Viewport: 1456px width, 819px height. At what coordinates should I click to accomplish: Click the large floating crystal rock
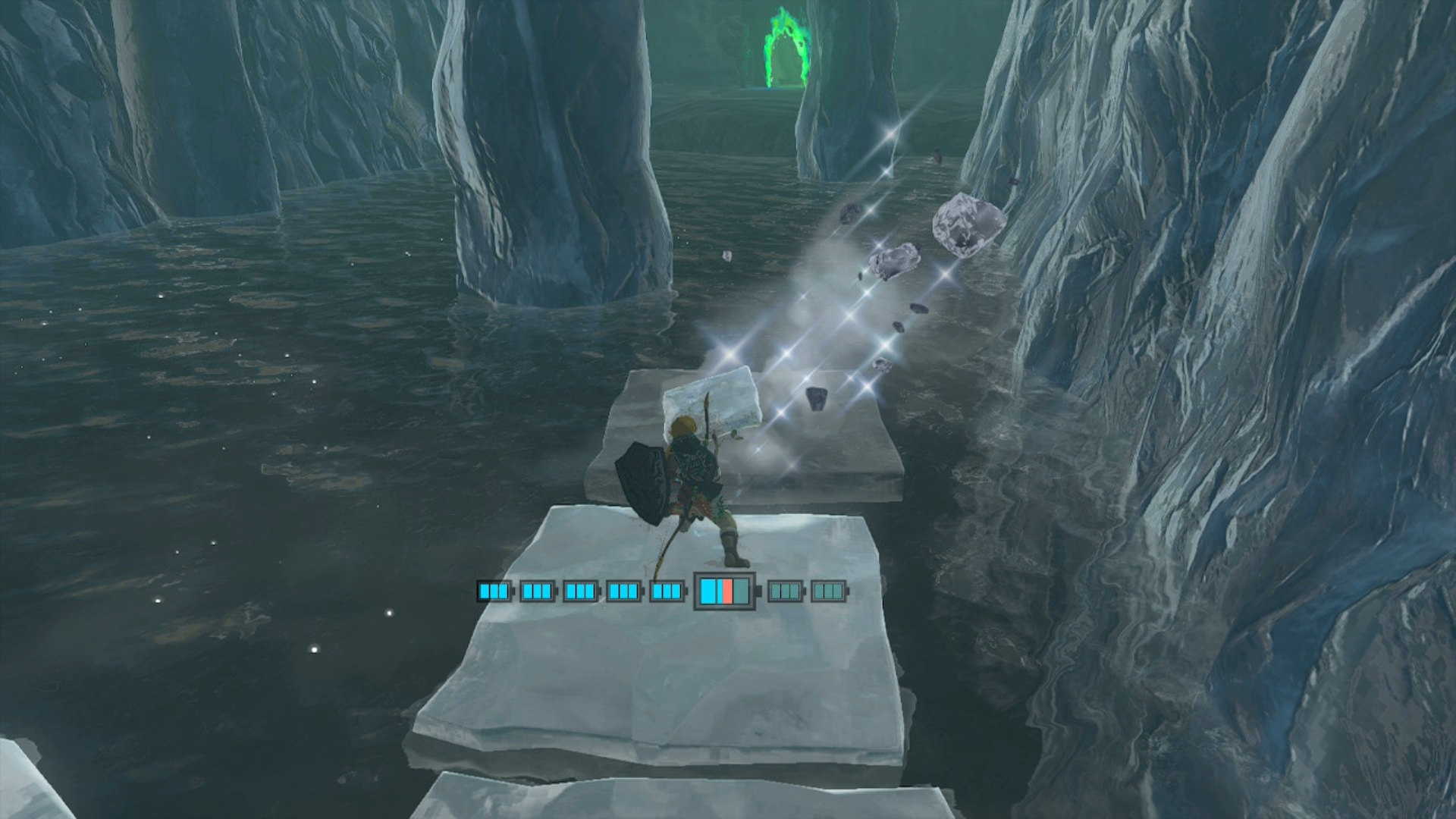pyautogui.click(x=967, y=224)
